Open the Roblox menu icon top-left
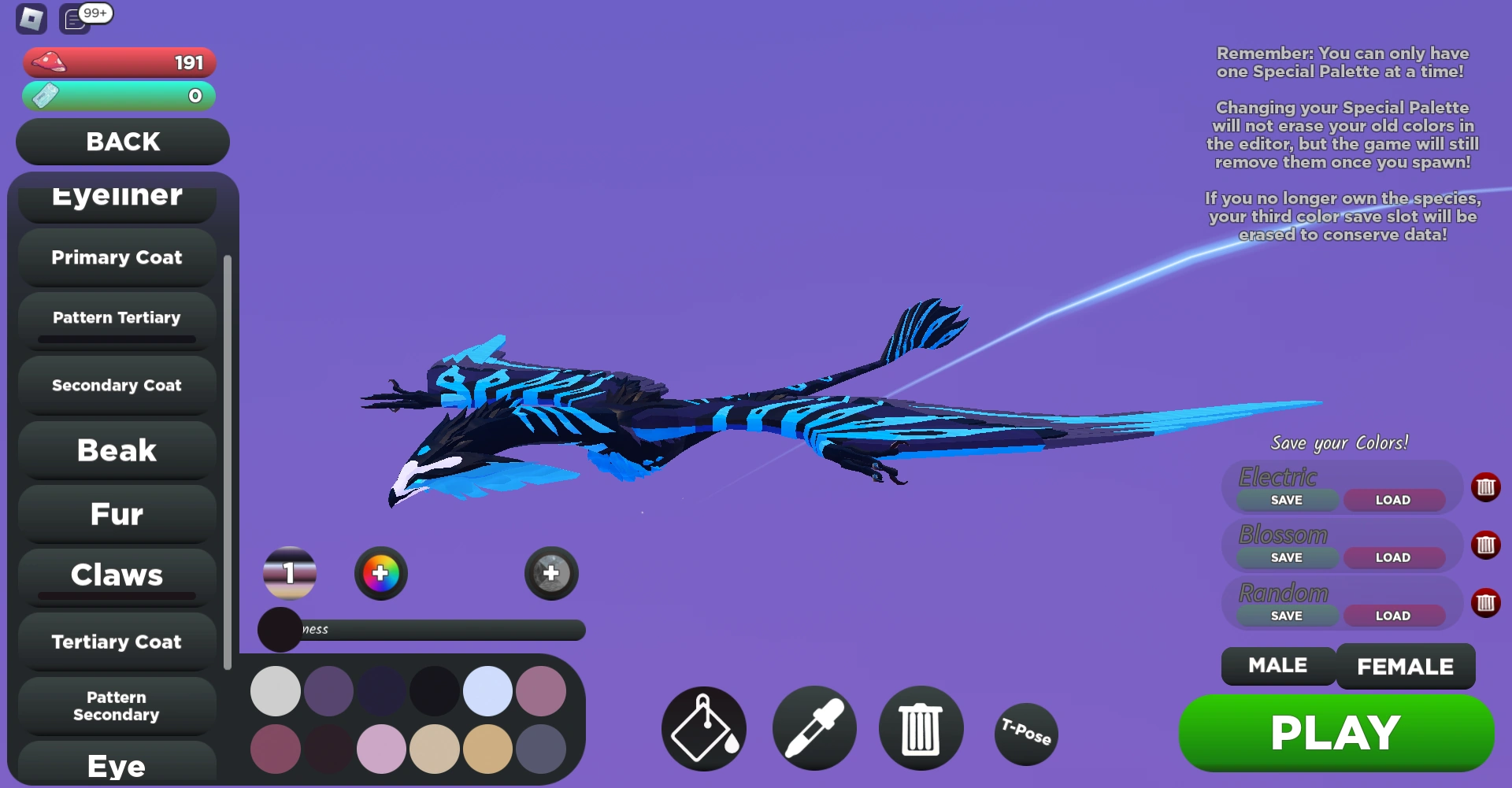This screenshot has height=788, width=1512. pos(31,18)
